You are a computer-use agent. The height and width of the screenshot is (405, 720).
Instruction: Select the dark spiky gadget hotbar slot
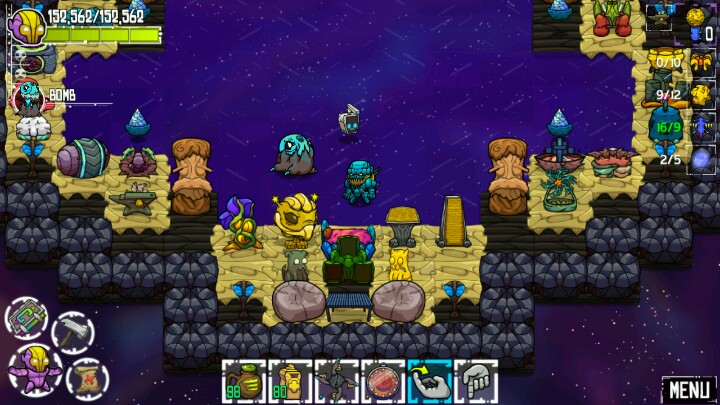click(x=335, y=381)
